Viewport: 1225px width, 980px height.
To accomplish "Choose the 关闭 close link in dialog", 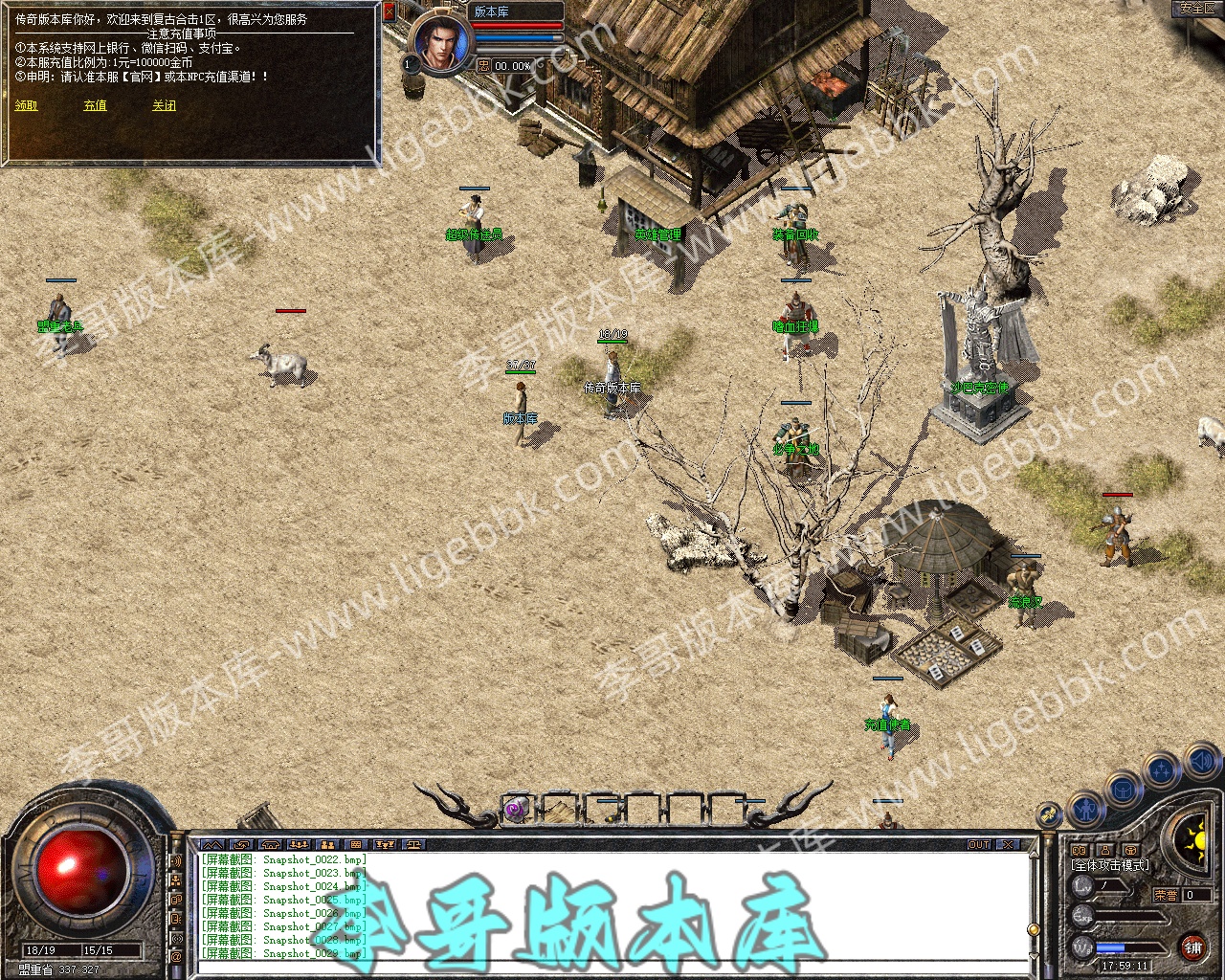I will coord(164,105).
